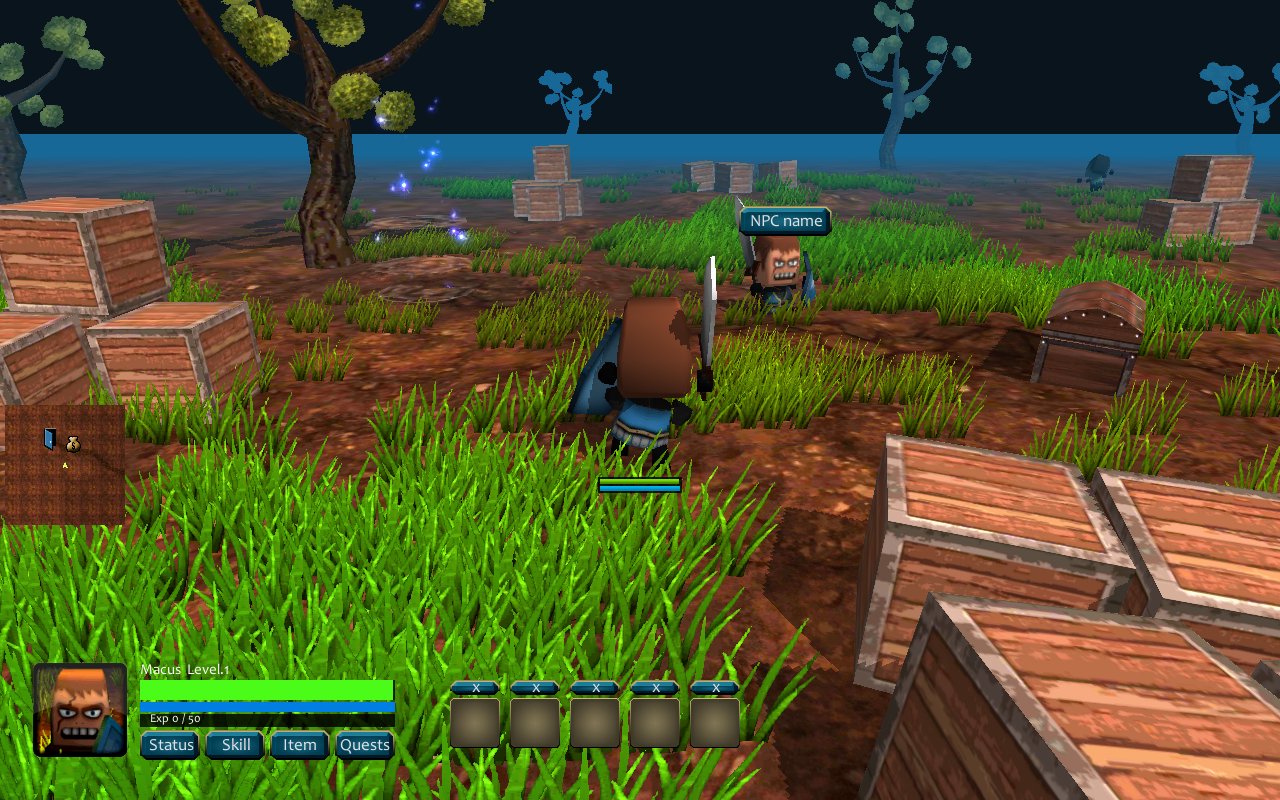Click the X above the third quick slot
This screenshot has width=1280, height=800.
(596, 688)
